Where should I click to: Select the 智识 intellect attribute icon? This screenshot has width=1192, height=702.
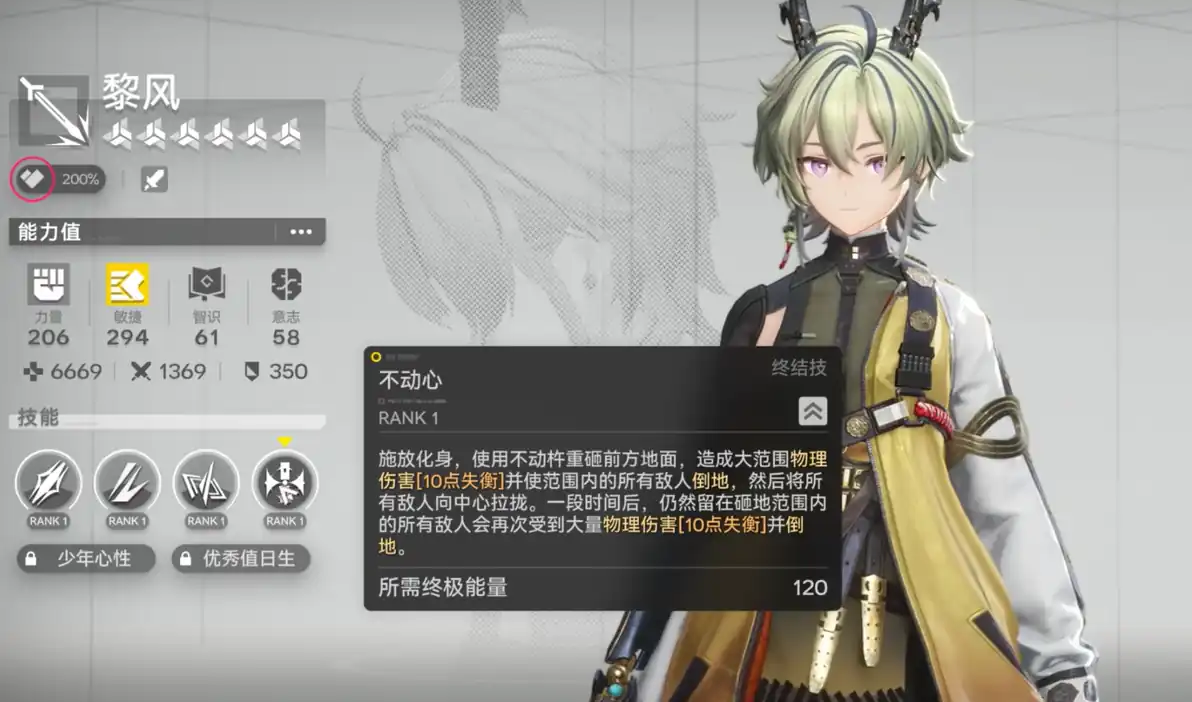click(207, 286)
